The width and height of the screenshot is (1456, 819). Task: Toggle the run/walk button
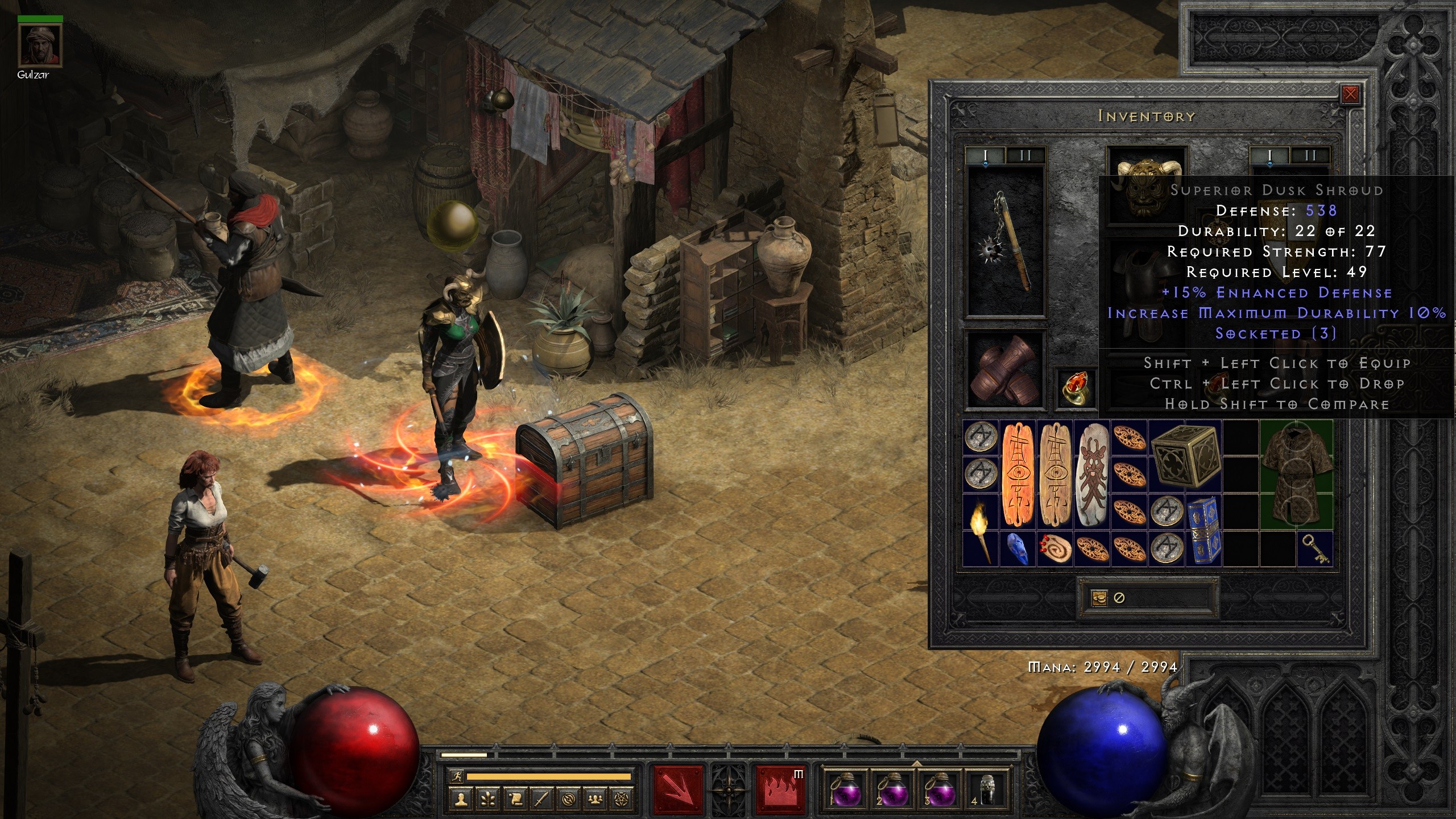[457, 776]
